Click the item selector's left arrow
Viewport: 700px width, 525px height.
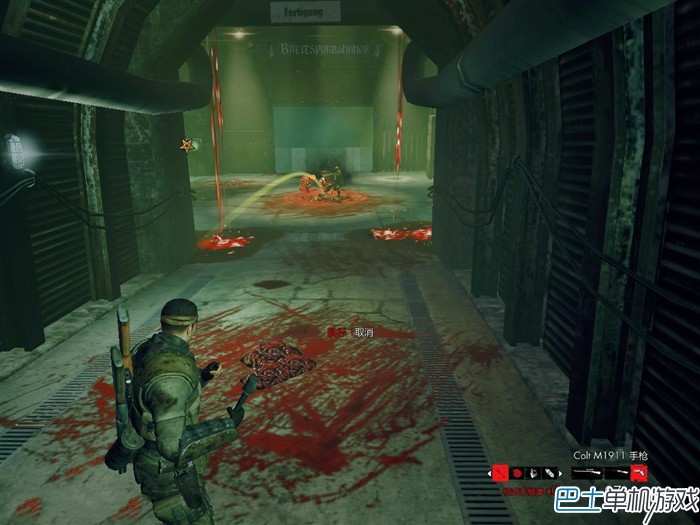pyautogui.click(x=489, y=474)
